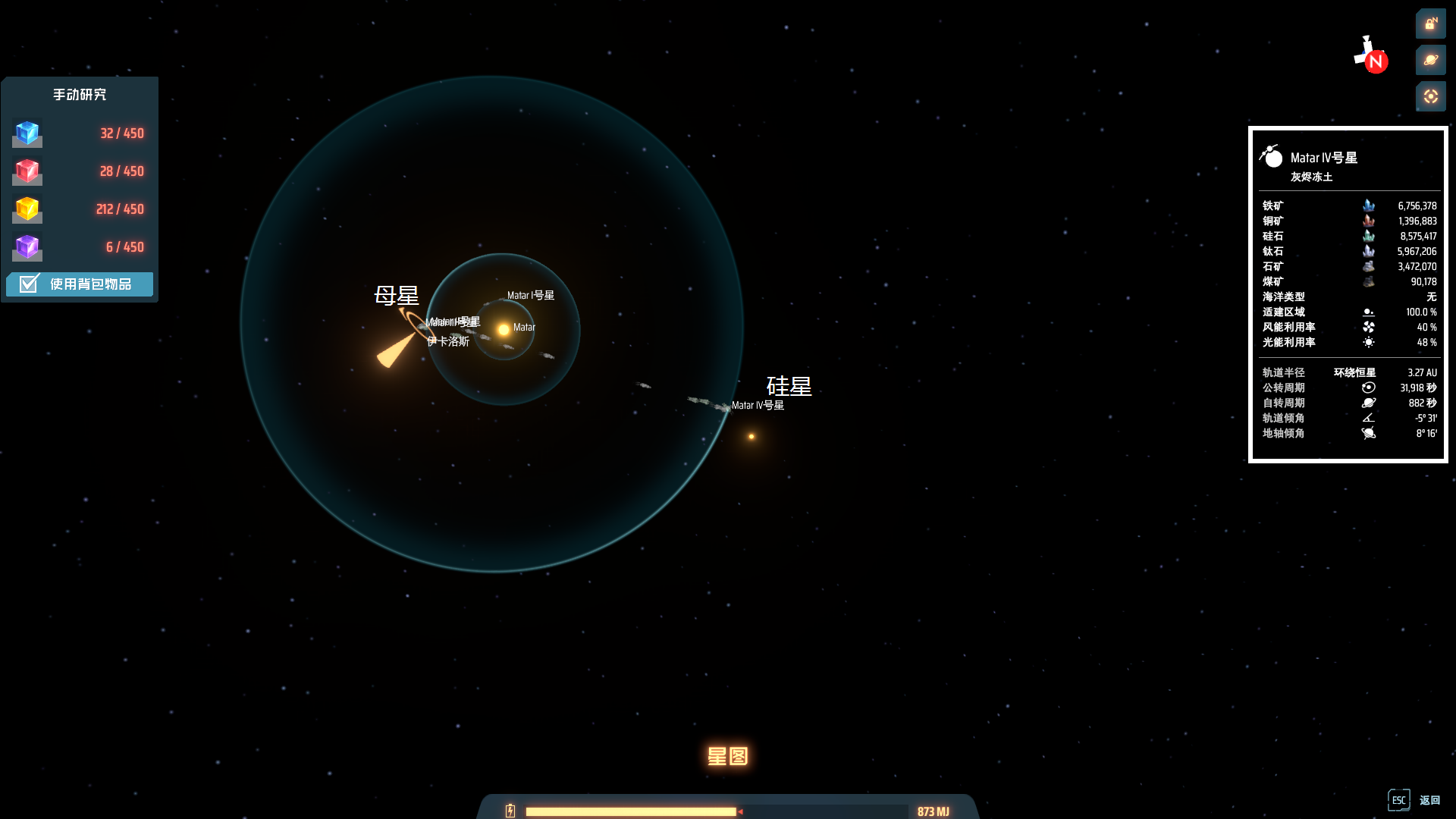Select the purple matrix cube research row
The image size is (1456, 819).
[80, 247]
